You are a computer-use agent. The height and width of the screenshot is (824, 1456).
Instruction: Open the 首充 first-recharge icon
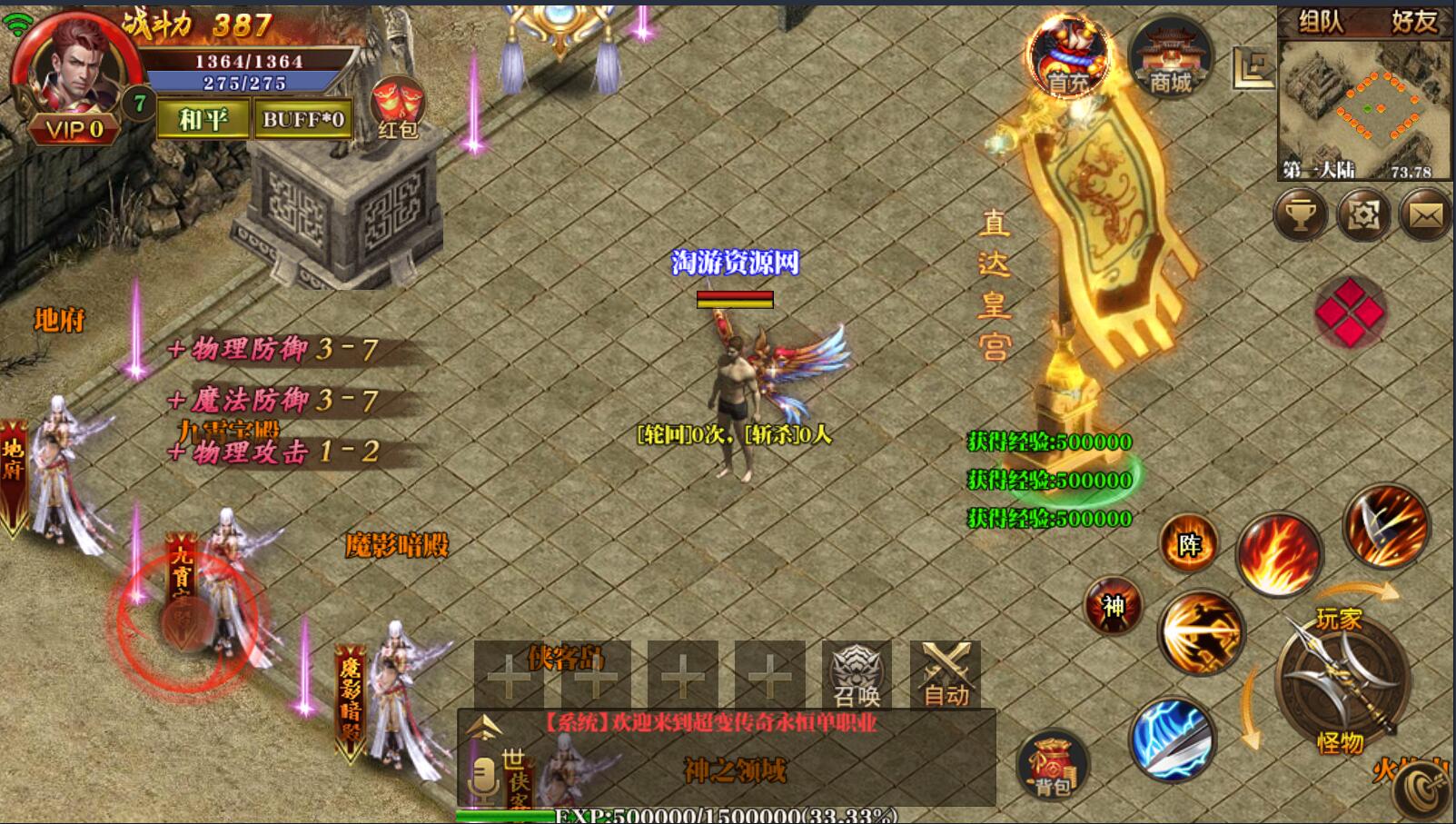pos(1068,56)
